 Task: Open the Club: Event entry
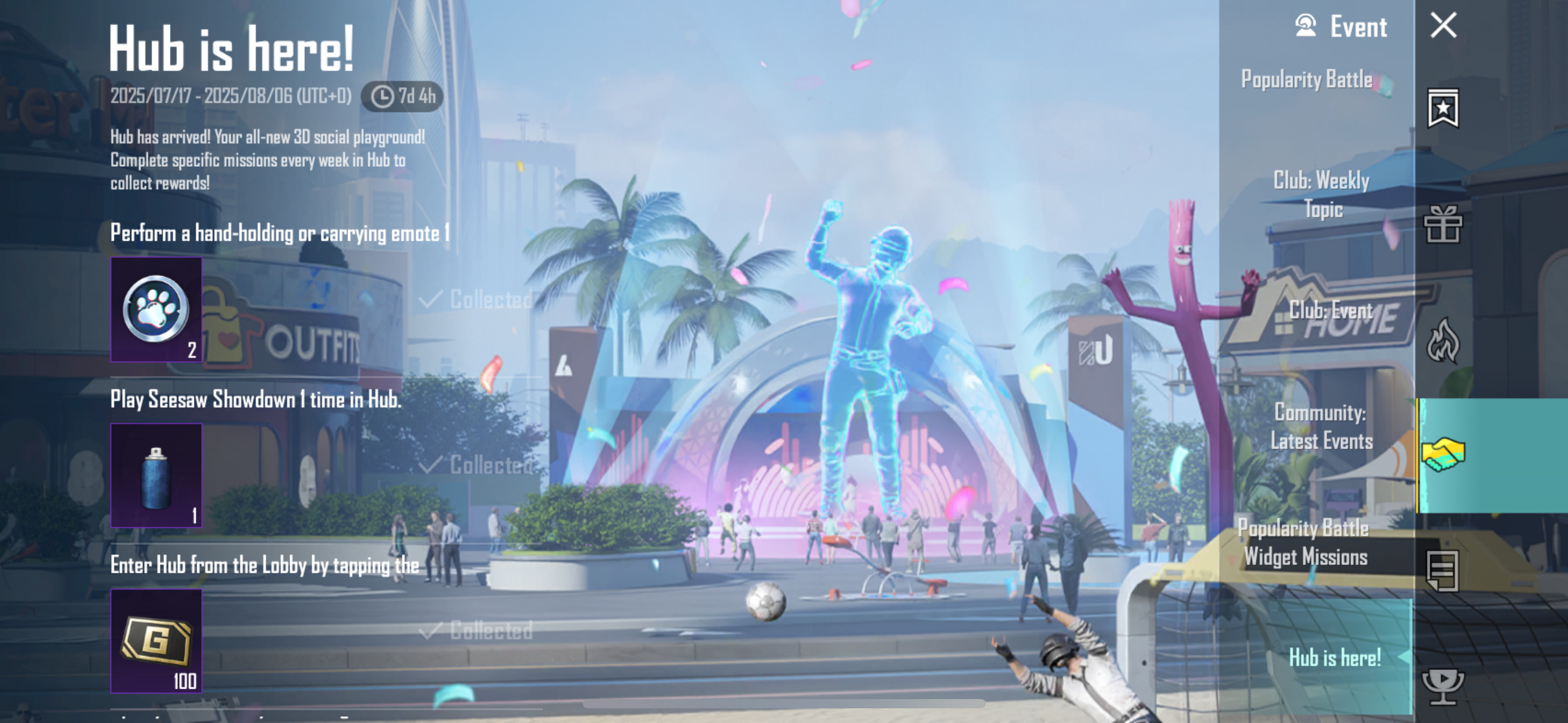pos(1330,311)
